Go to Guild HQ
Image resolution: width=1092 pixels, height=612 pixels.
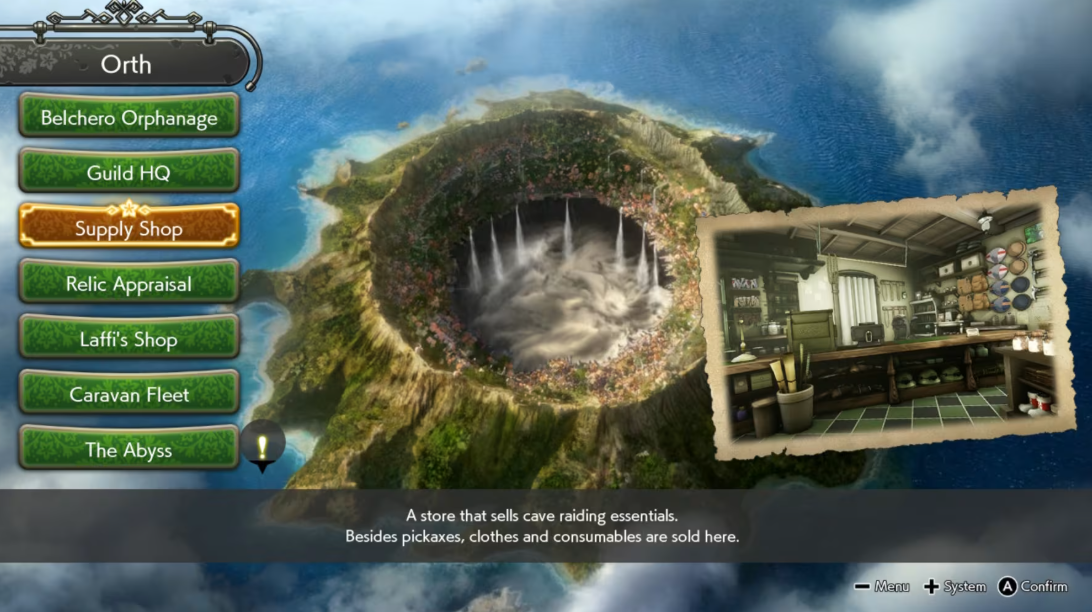129,172
